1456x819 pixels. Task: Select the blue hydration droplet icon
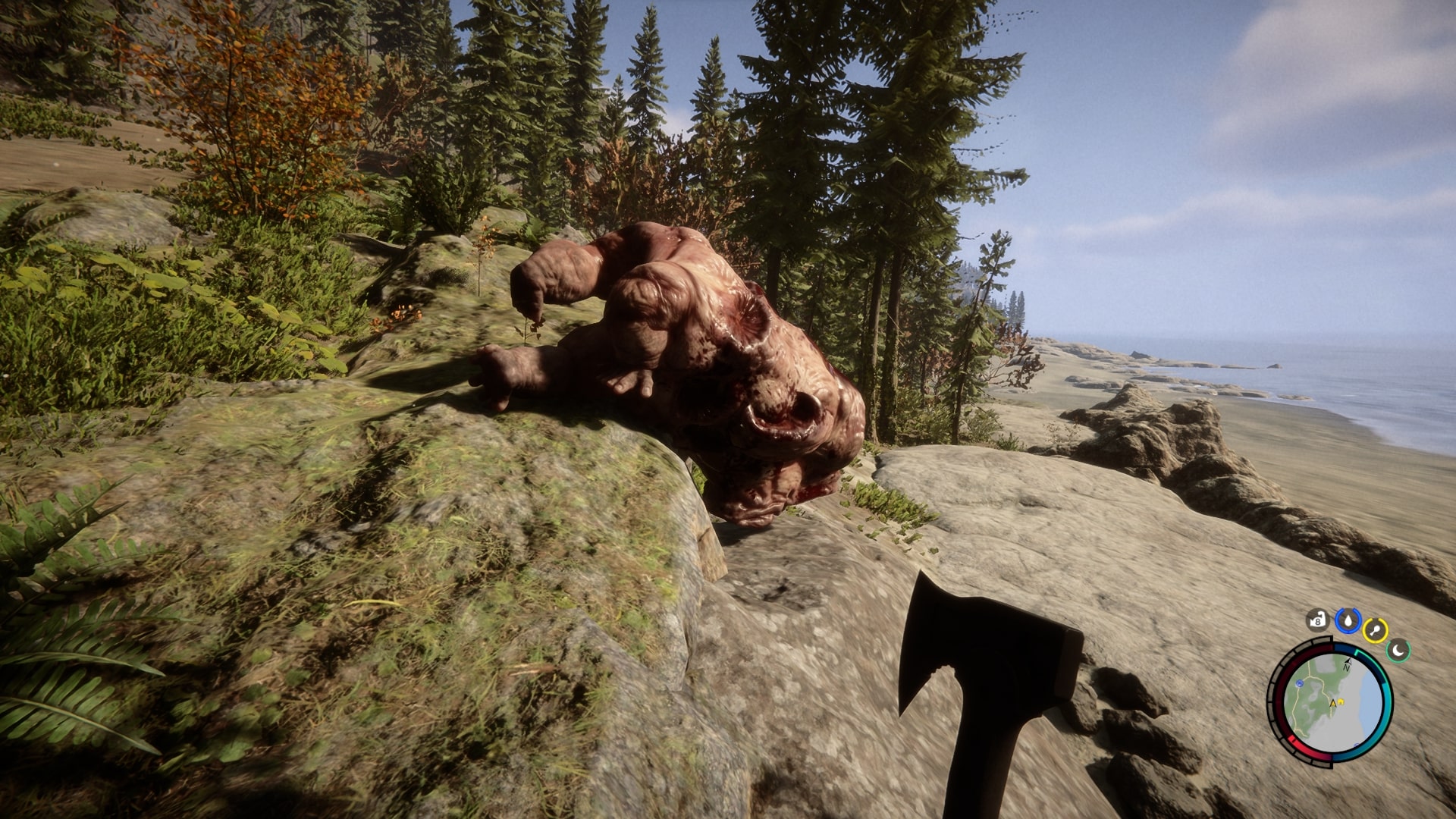tap(1349, 621)
